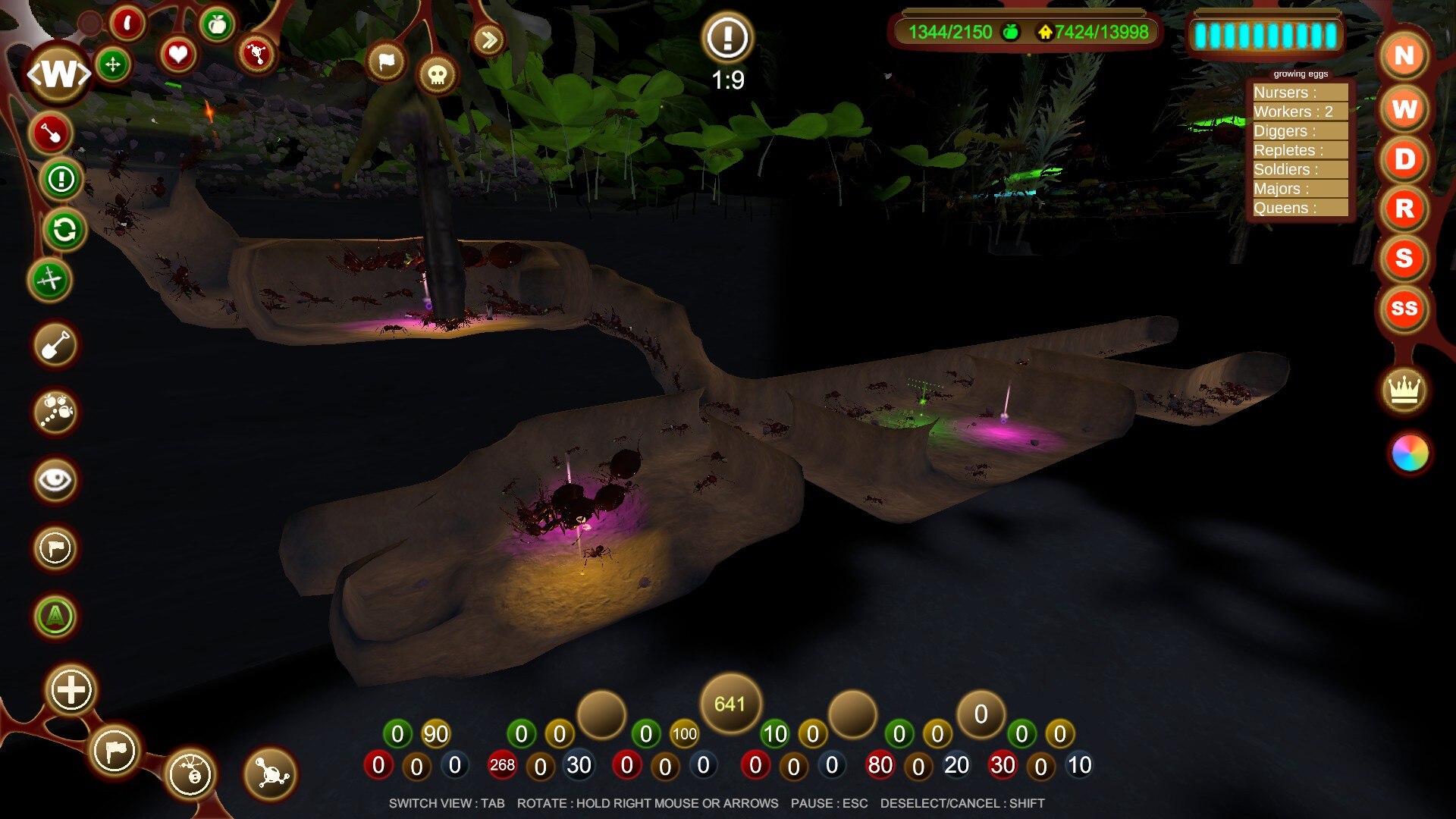This screenshot has height=819, width=1456.
Task: Click the queen crown button
Action: [1404, 391]
